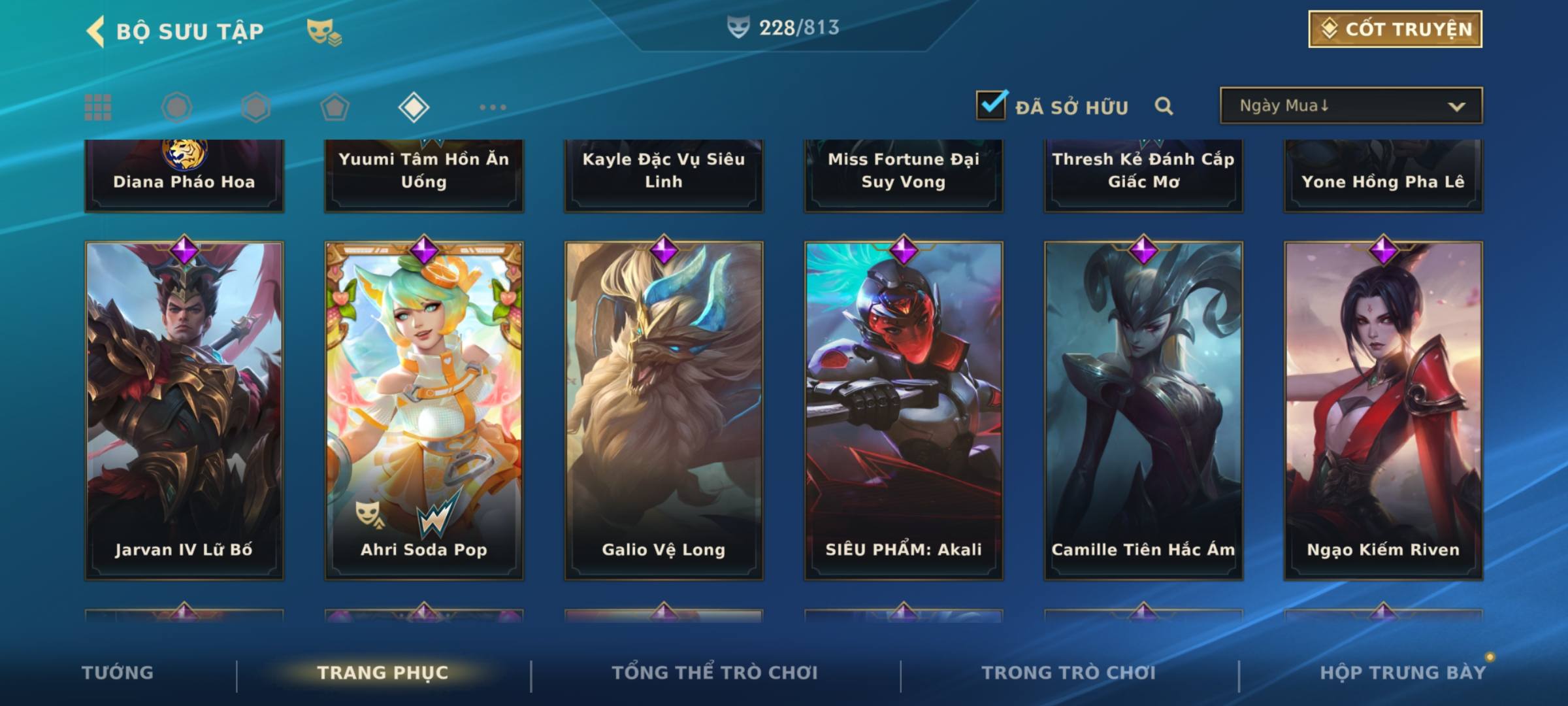Click the golden mask with coins icon

click(323, 32)
